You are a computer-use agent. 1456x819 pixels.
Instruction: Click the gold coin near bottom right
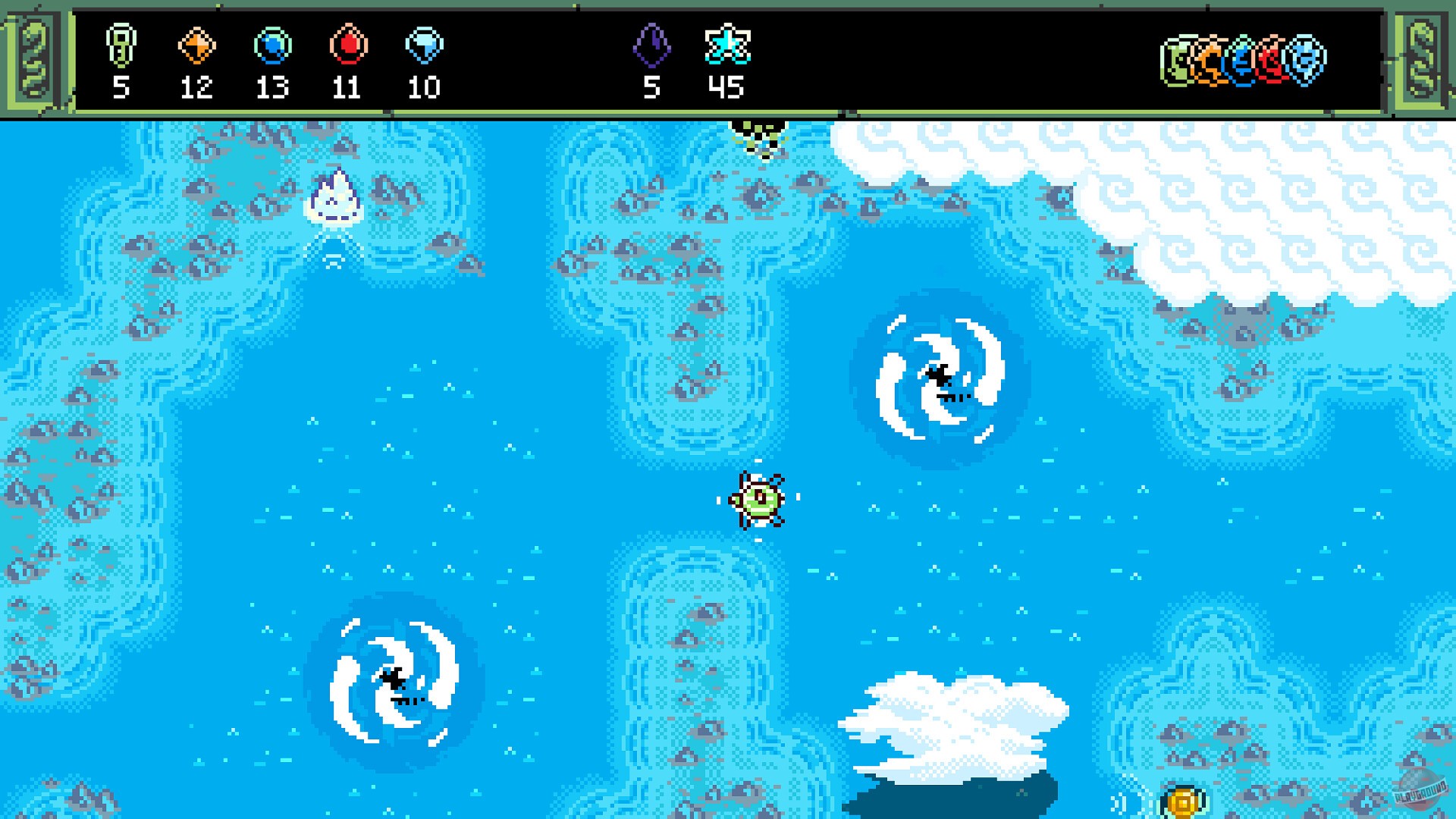1181,801
